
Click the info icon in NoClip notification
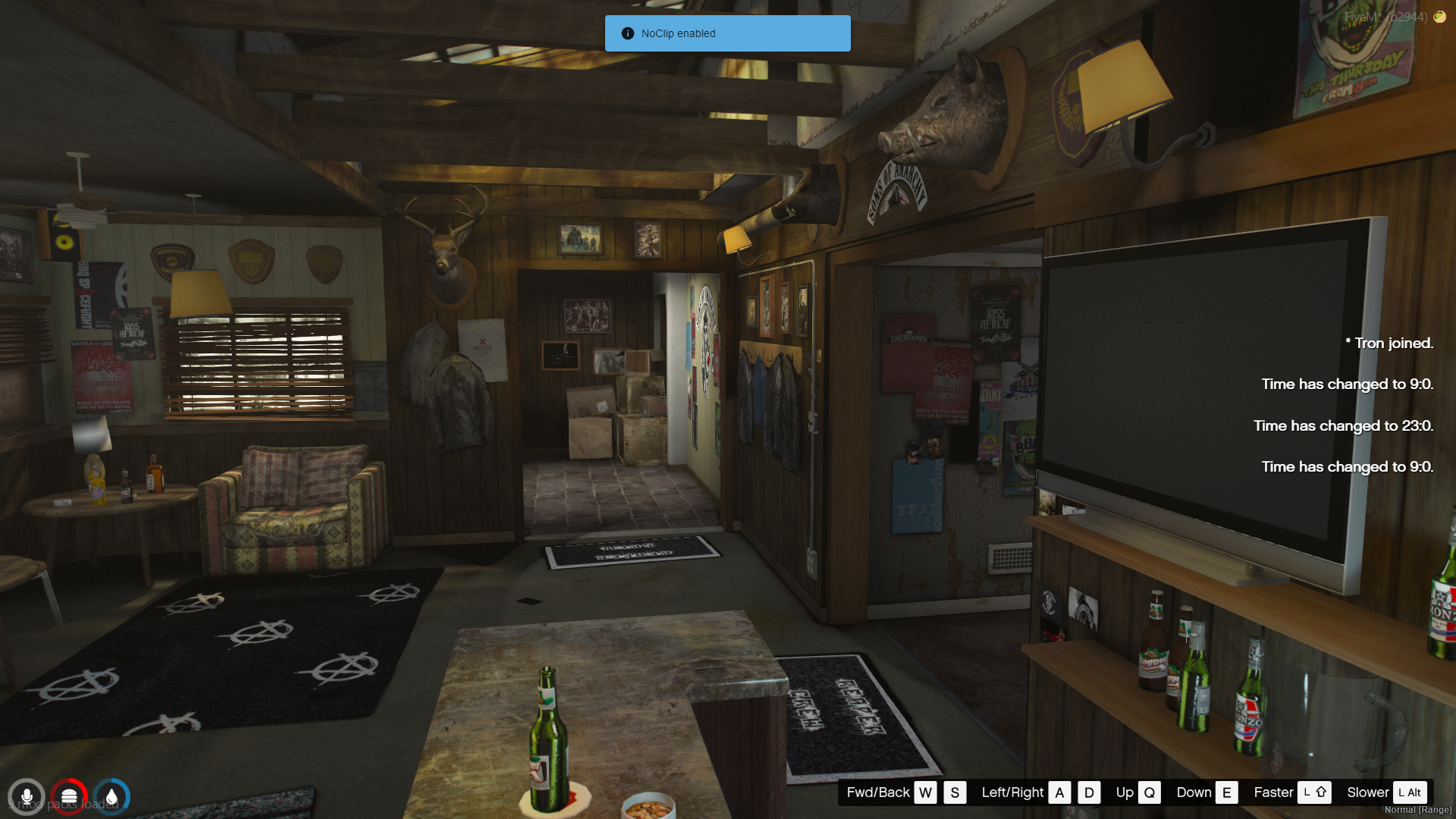(627, 33)
